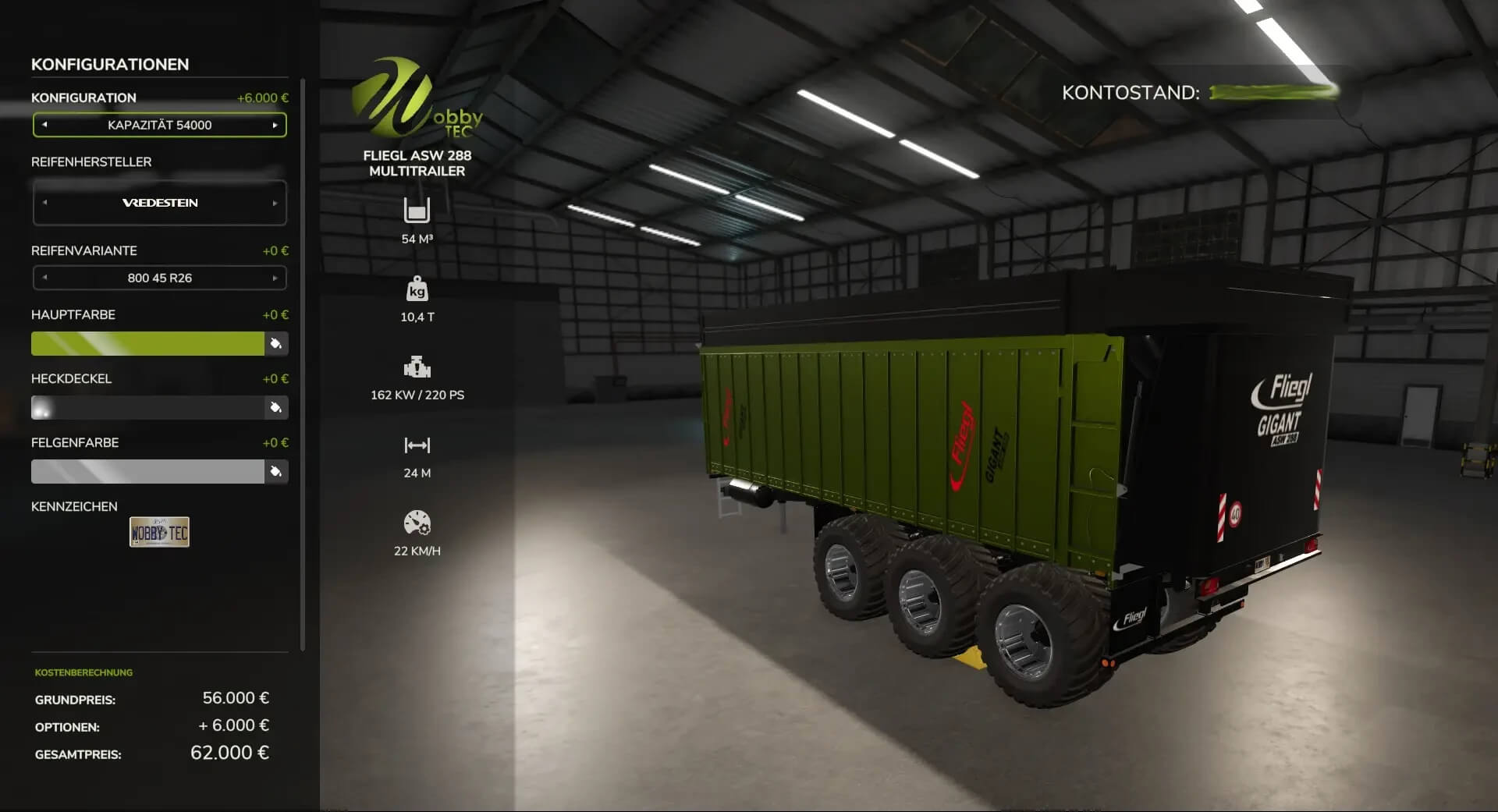
Task: Switch to the Konfigurationen panel header
Action: tap(109, 64)
